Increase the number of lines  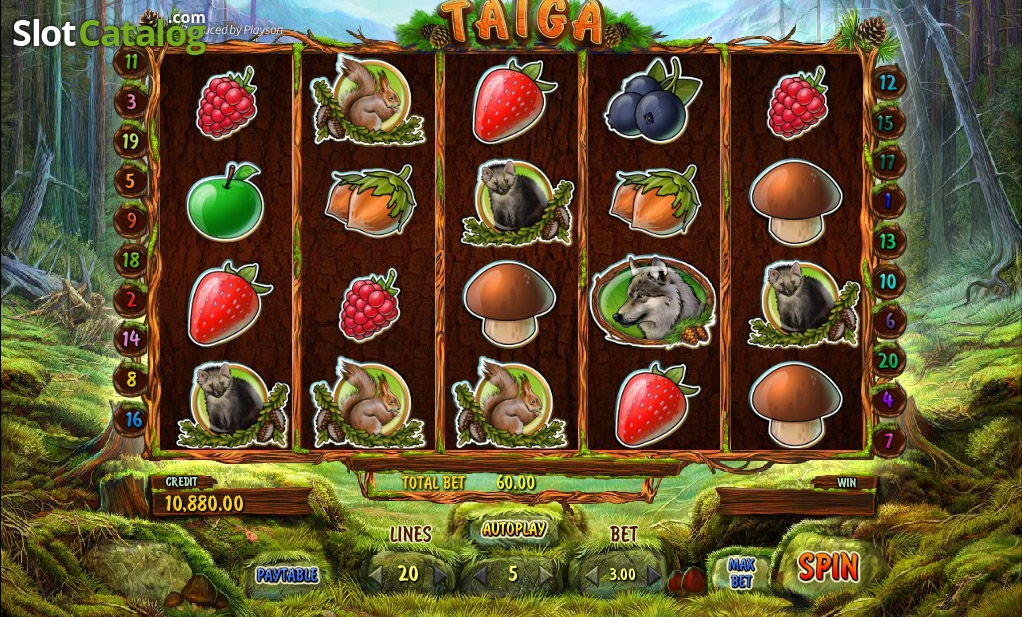click(x=440, y=575)
